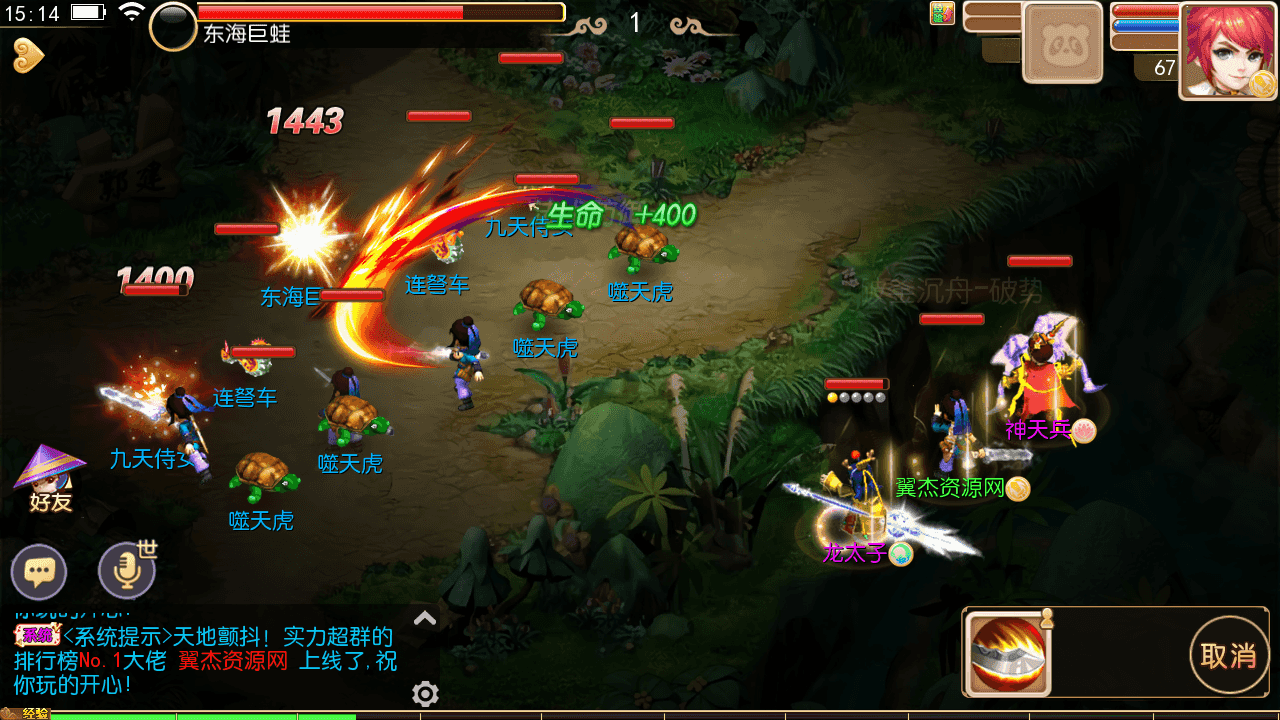Open the chat speech bubble button

pyautogui.click(x=39, y=573)
